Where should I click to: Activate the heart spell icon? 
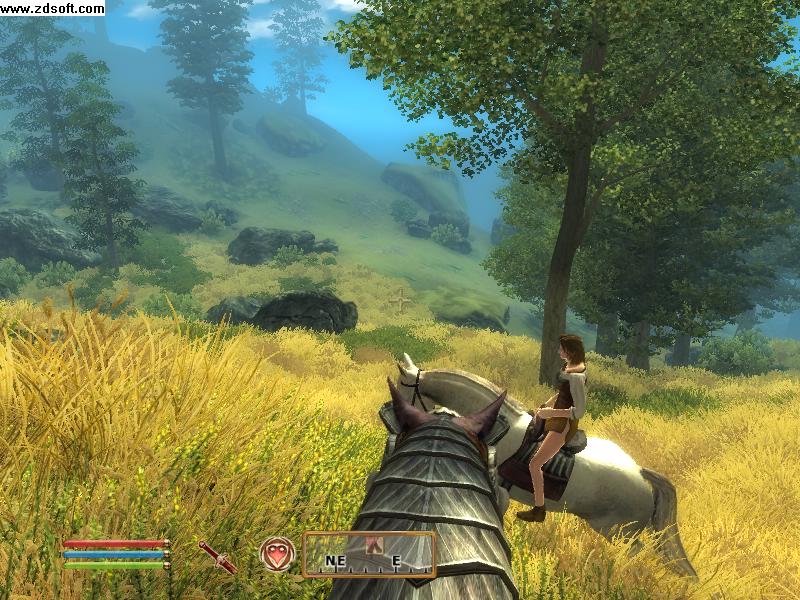[x=277, y=553]
